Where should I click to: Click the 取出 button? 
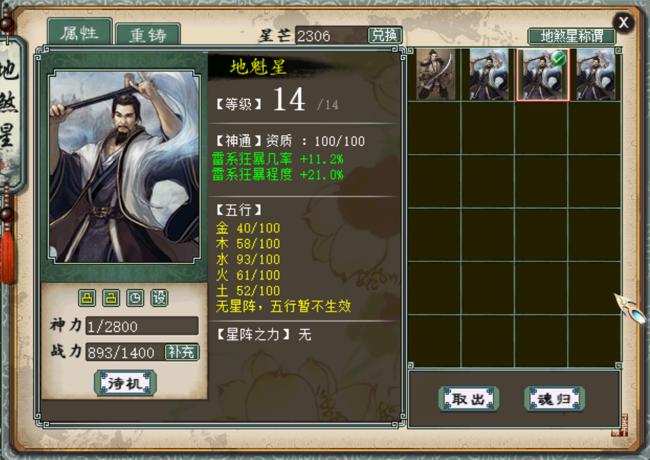point(468,398)
